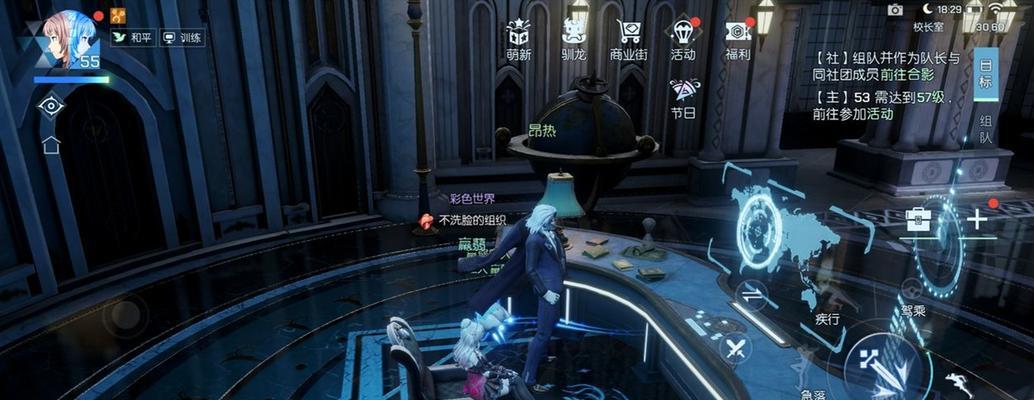
Task: Click the house home icon
Action: point(51,145)
